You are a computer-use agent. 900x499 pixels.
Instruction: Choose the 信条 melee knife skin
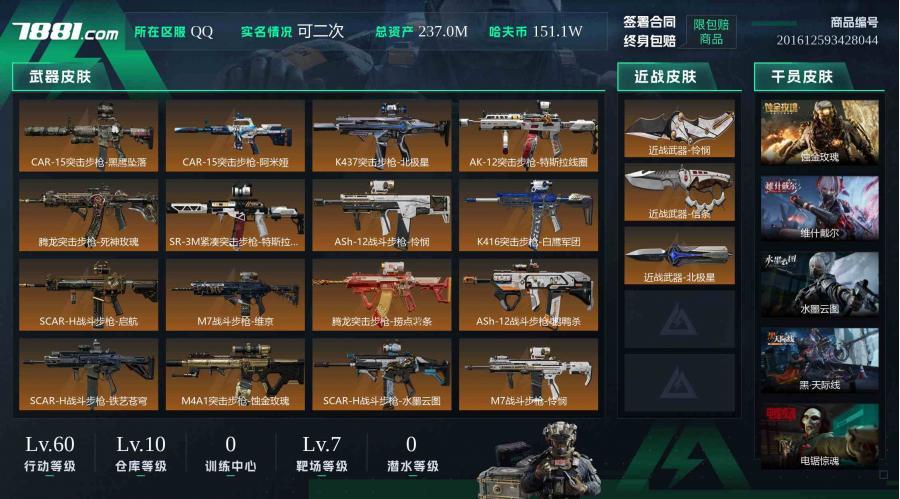[679, 191]
